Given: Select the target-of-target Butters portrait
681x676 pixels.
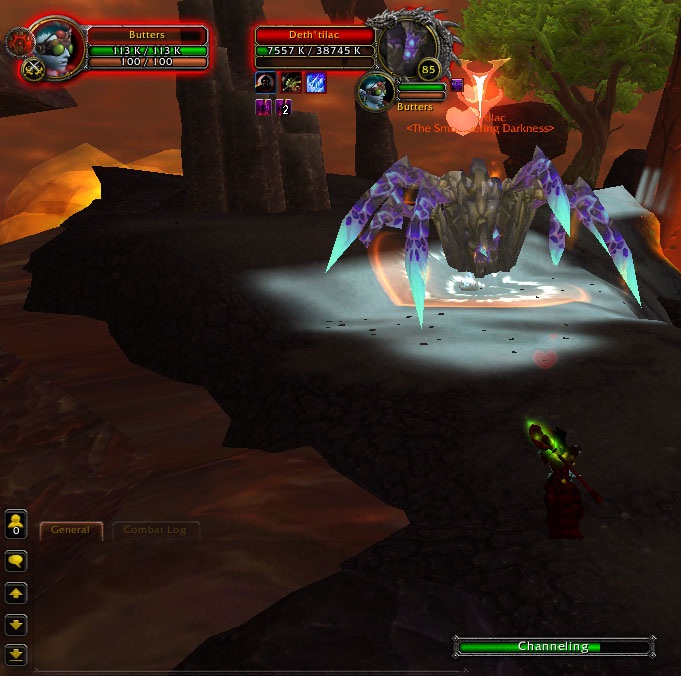Looking at the screenshot, I should [376, 90].
